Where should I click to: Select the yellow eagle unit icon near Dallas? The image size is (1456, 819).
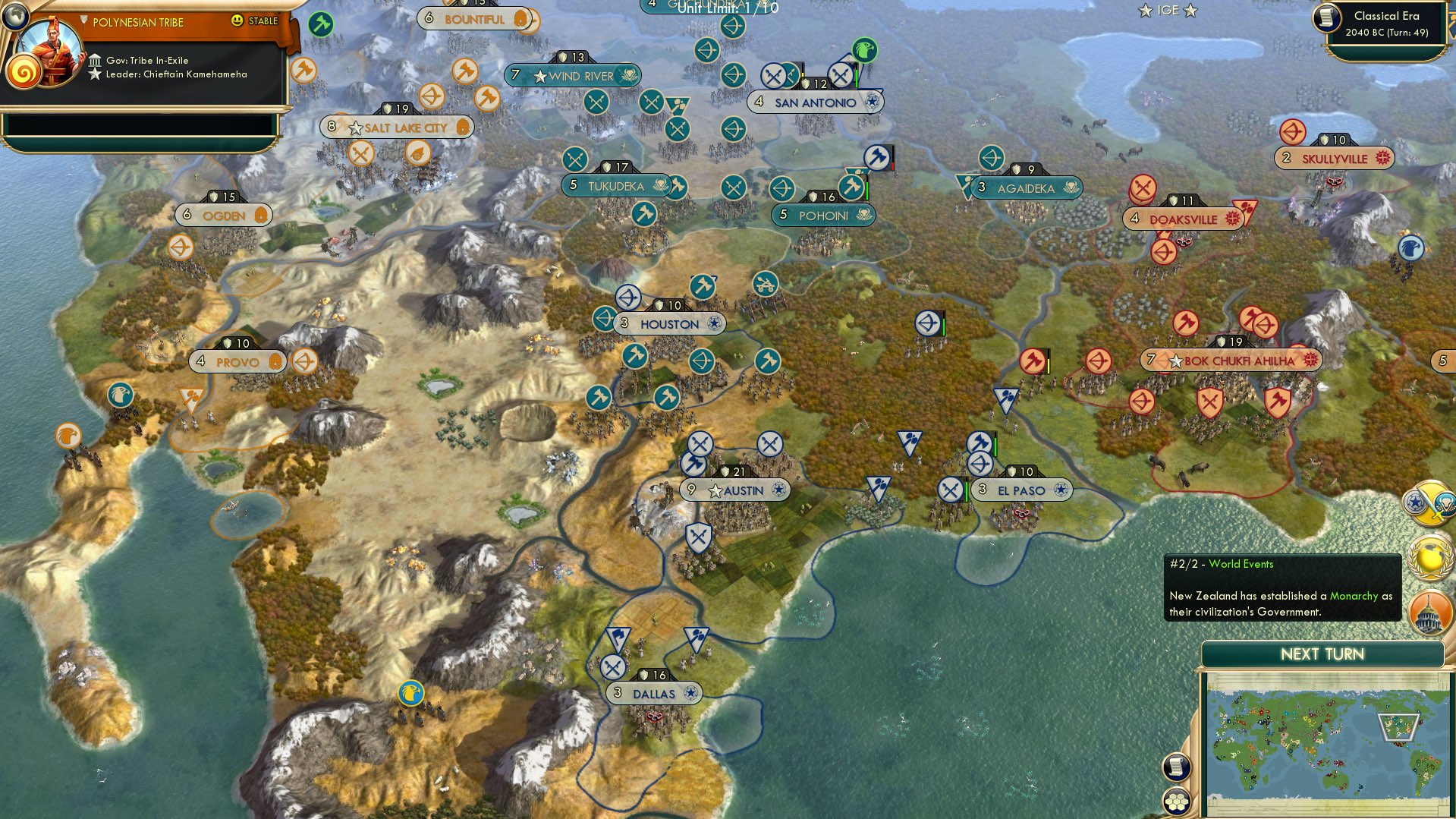click(x=410, y=691)
